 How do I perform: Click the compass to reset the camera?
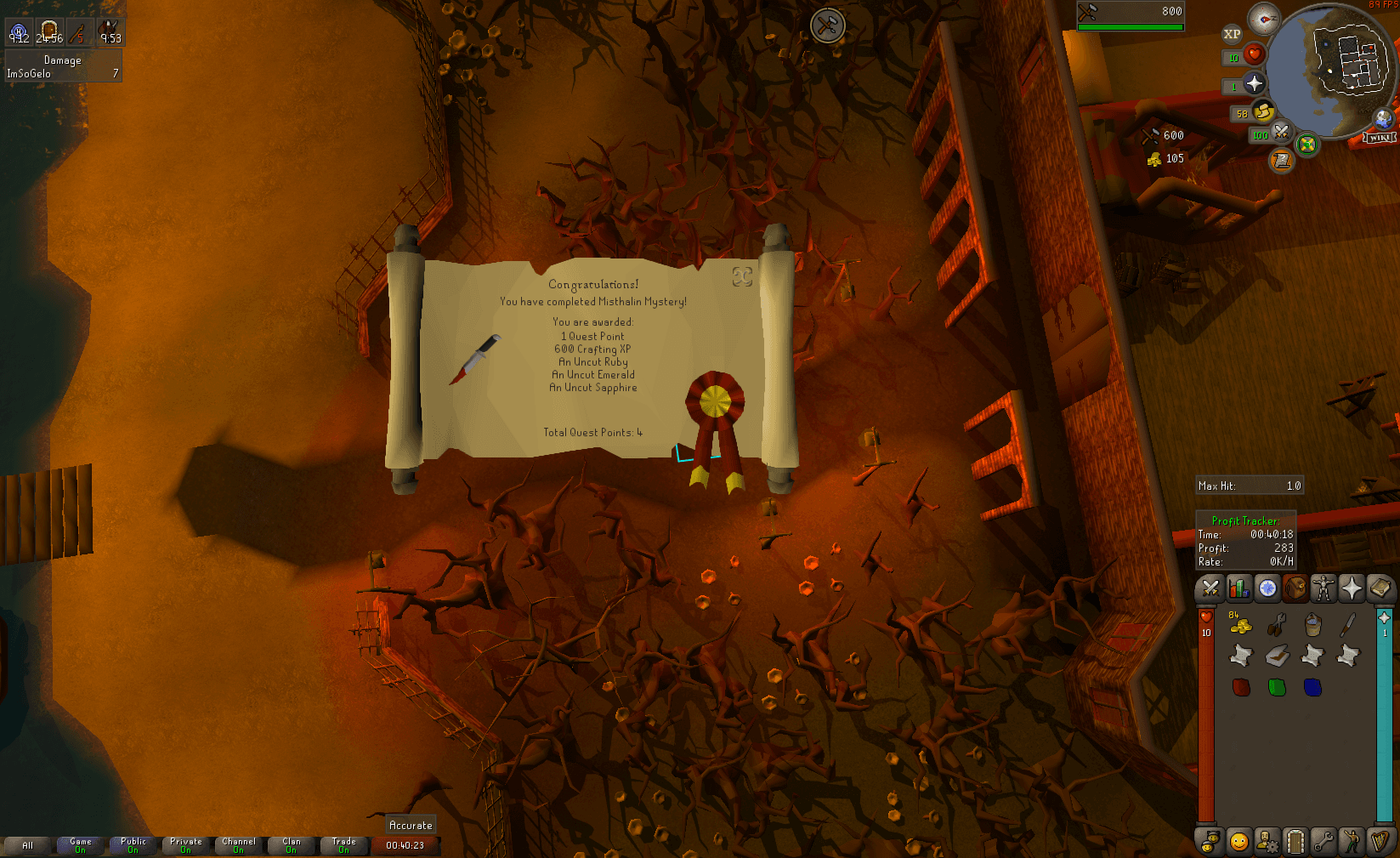tap(1265, 19)
